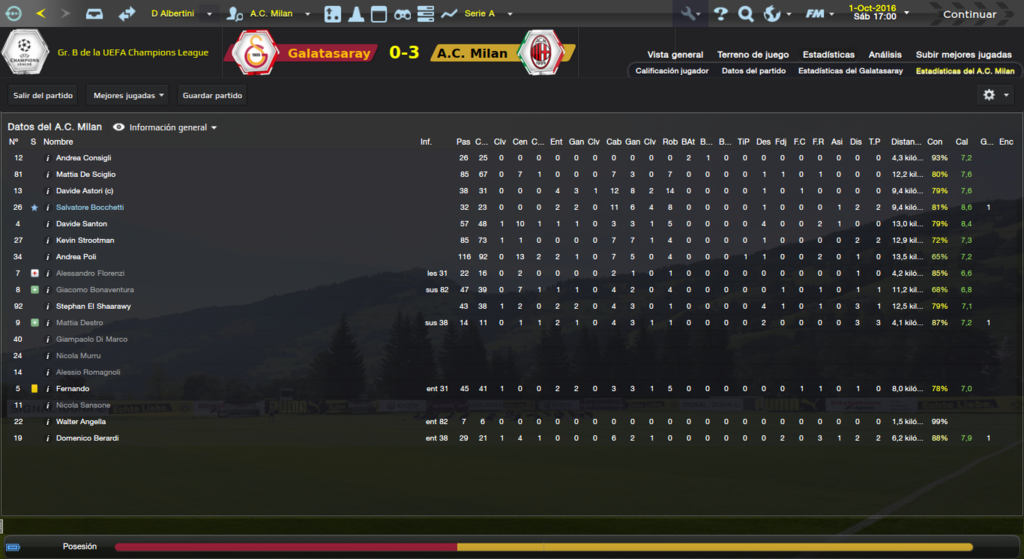
Task: Click the Continuar button
Action: (x=968, y=14)
